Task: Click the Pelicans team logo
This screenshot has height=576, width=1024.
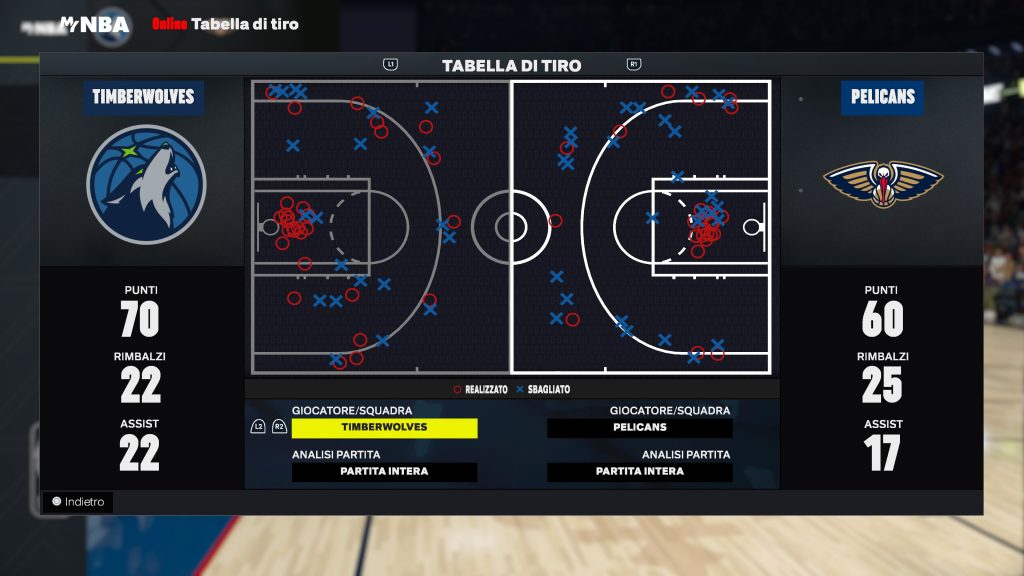Action: tap(883, 184)
